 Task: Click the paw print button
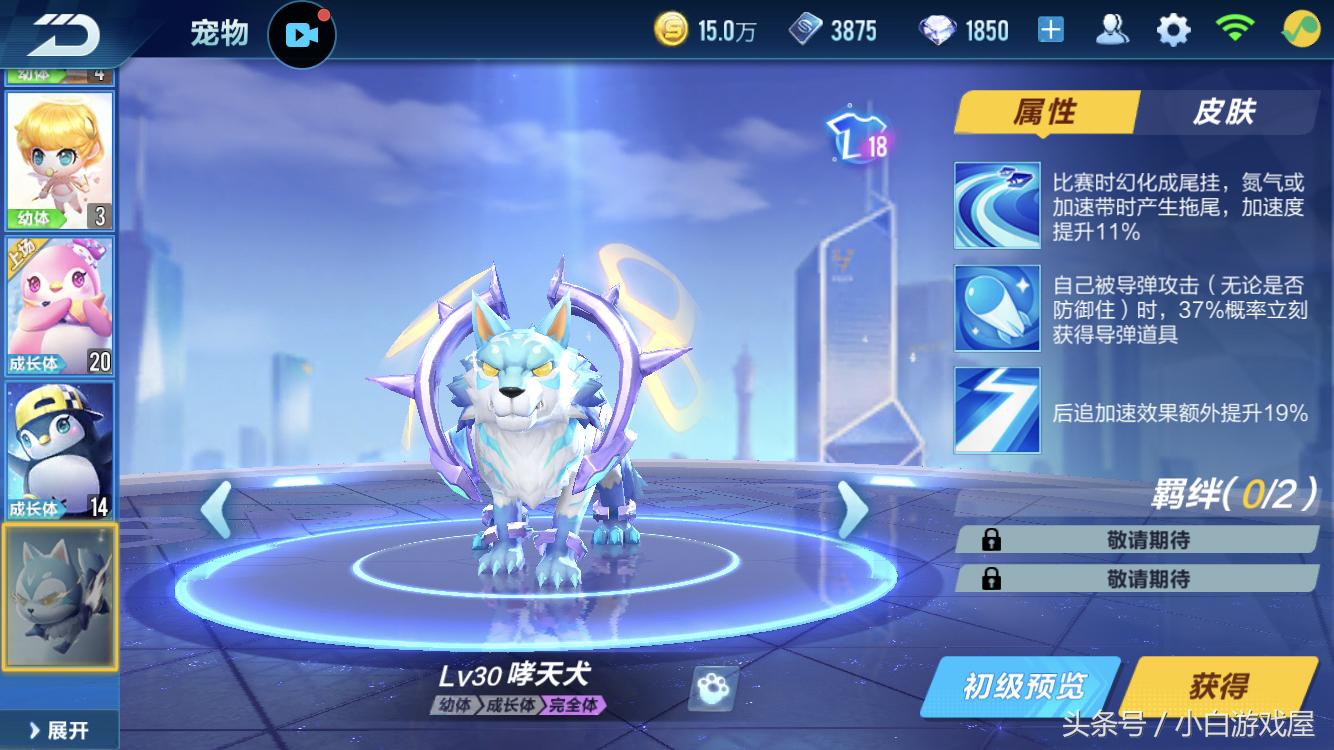pos(714,689)
